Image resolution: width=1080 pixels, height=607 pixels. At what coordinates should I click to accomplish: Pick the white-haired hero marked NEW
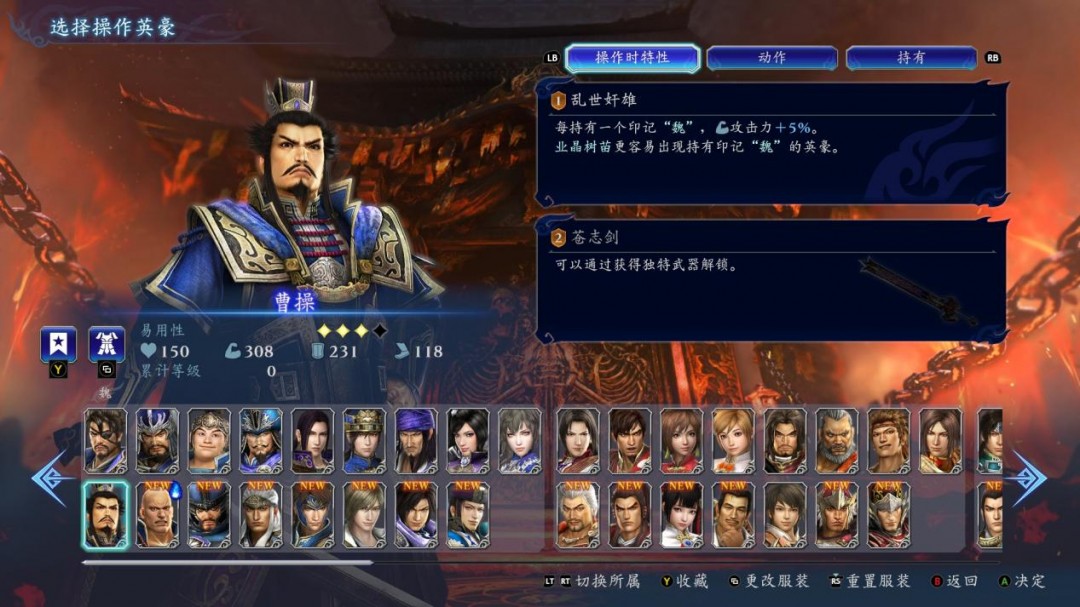(578, 515)
